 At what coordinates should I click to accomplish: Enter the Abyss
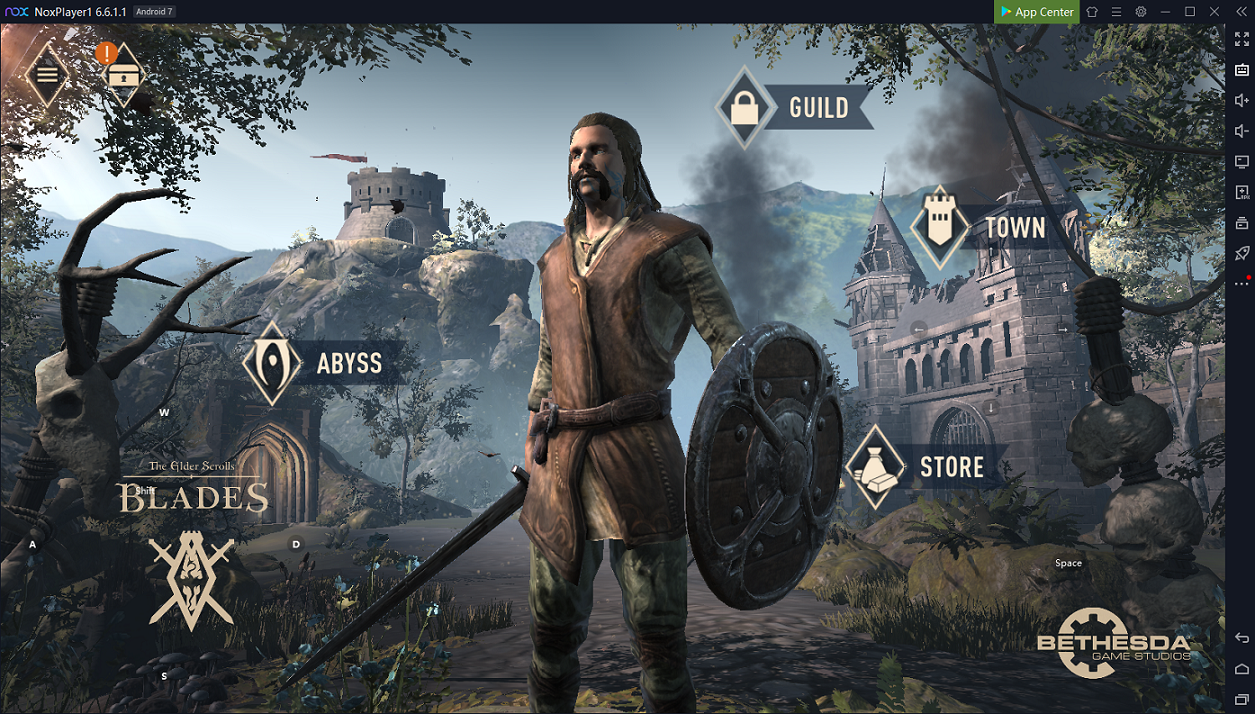point(272,362)
